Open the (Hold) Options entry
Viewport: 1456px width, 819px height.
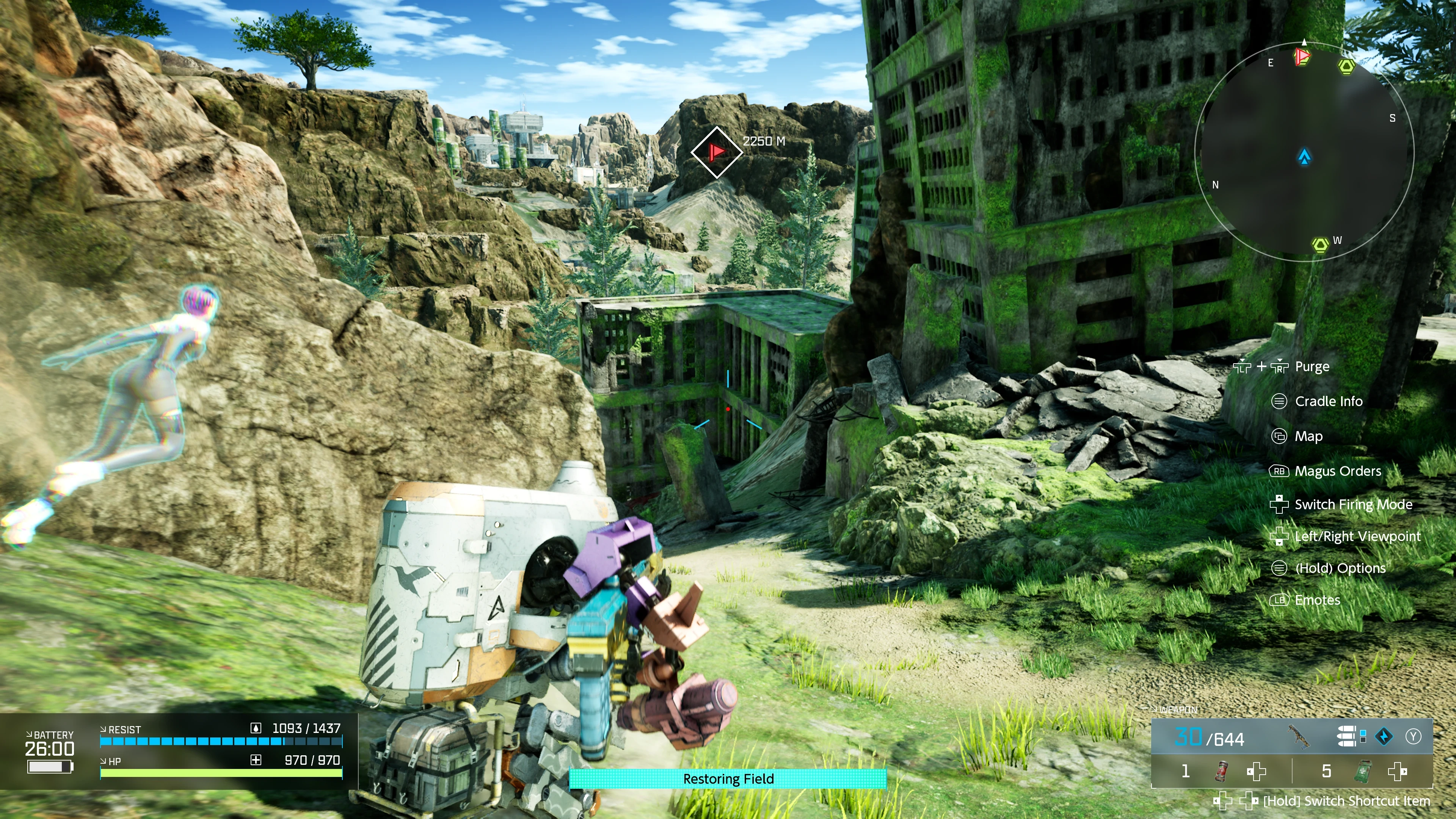pos(1340,568)
